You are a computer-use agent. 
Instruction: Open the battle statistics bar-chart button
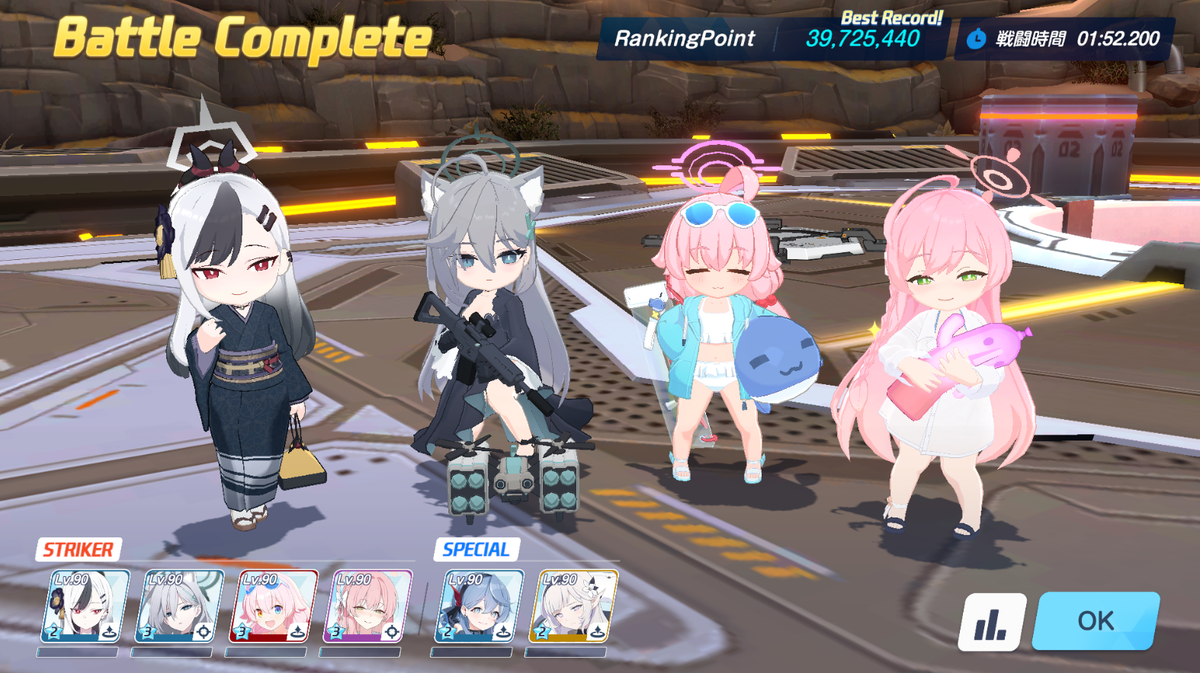pos(992,621)
